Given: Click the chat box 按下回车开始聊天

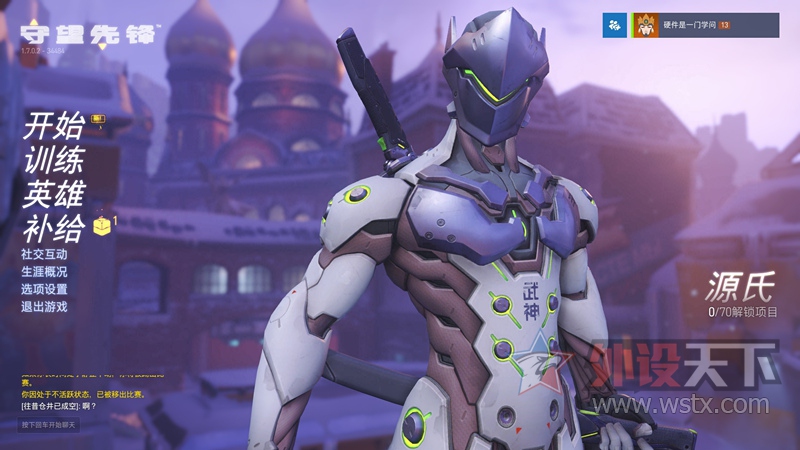Looking at the screenshot, I should tap(49, 425).
